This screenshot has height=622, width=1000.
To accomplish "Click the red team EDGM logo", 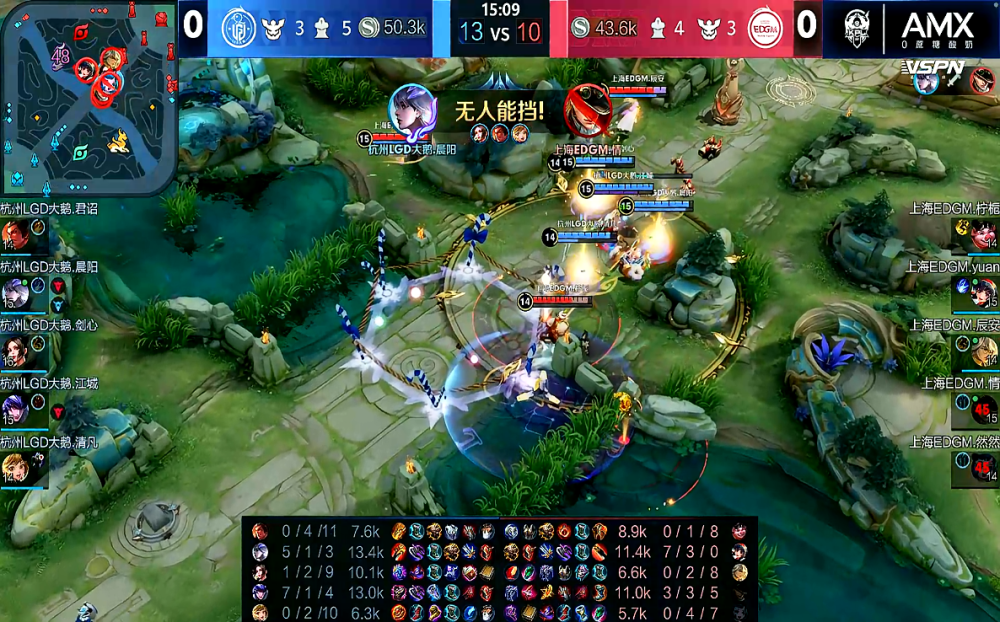I will click(765, 27).
